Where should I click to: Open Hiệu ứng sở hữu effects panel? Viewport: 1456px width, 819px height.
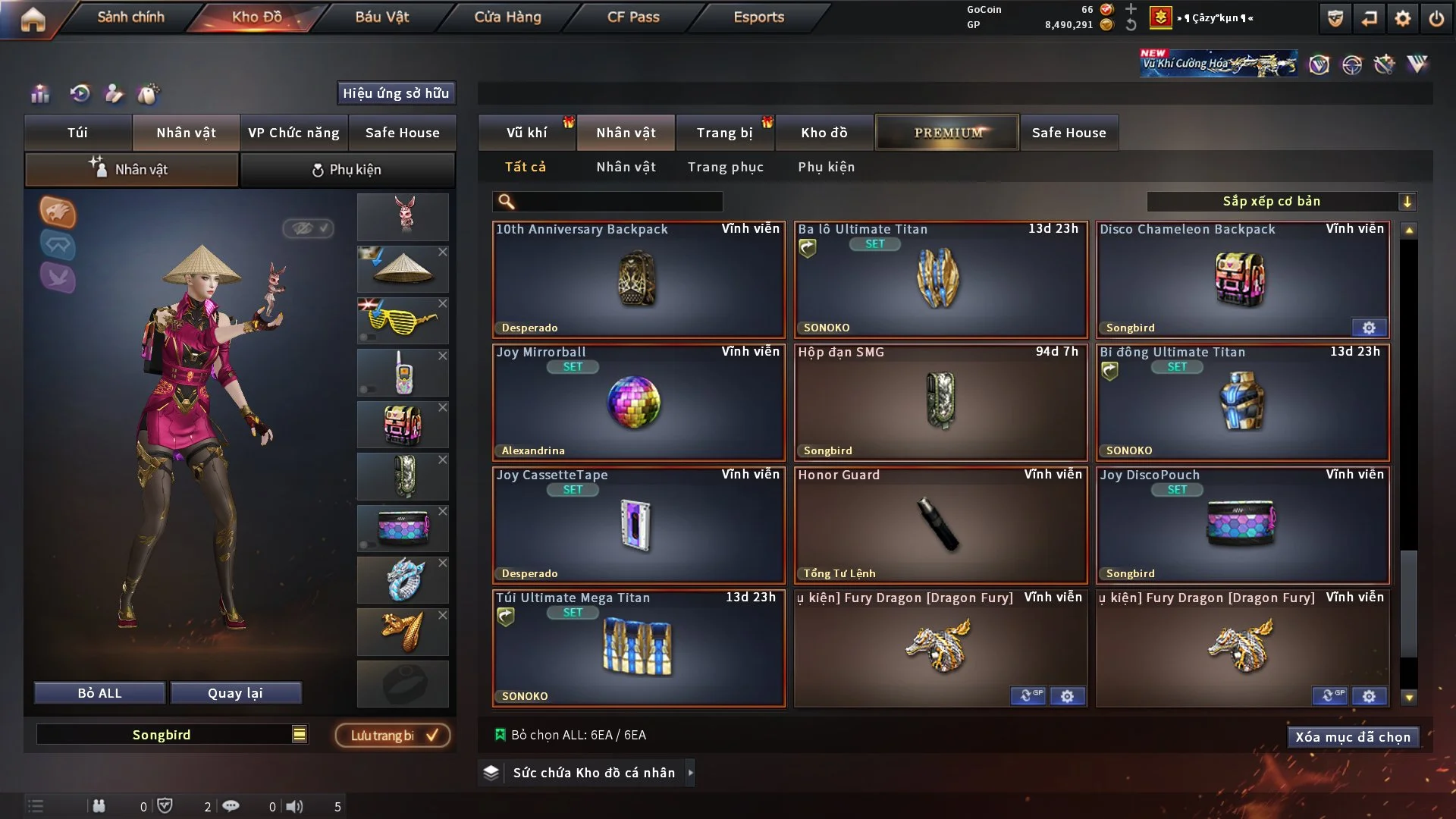tap(396, 93)
